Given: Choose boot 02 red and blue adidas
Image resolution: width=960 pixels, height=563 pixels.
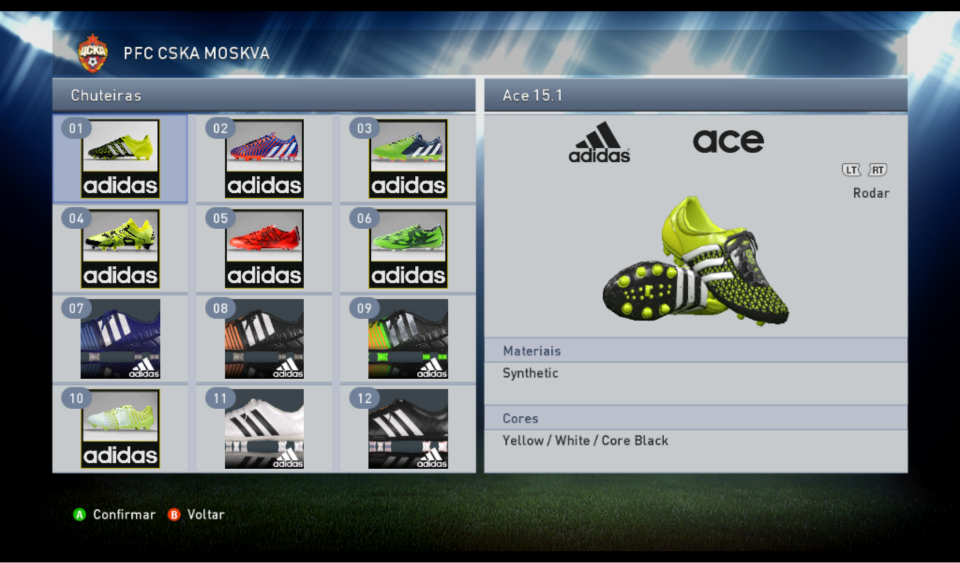Looking at the screenshot, I should pos(264,159).
